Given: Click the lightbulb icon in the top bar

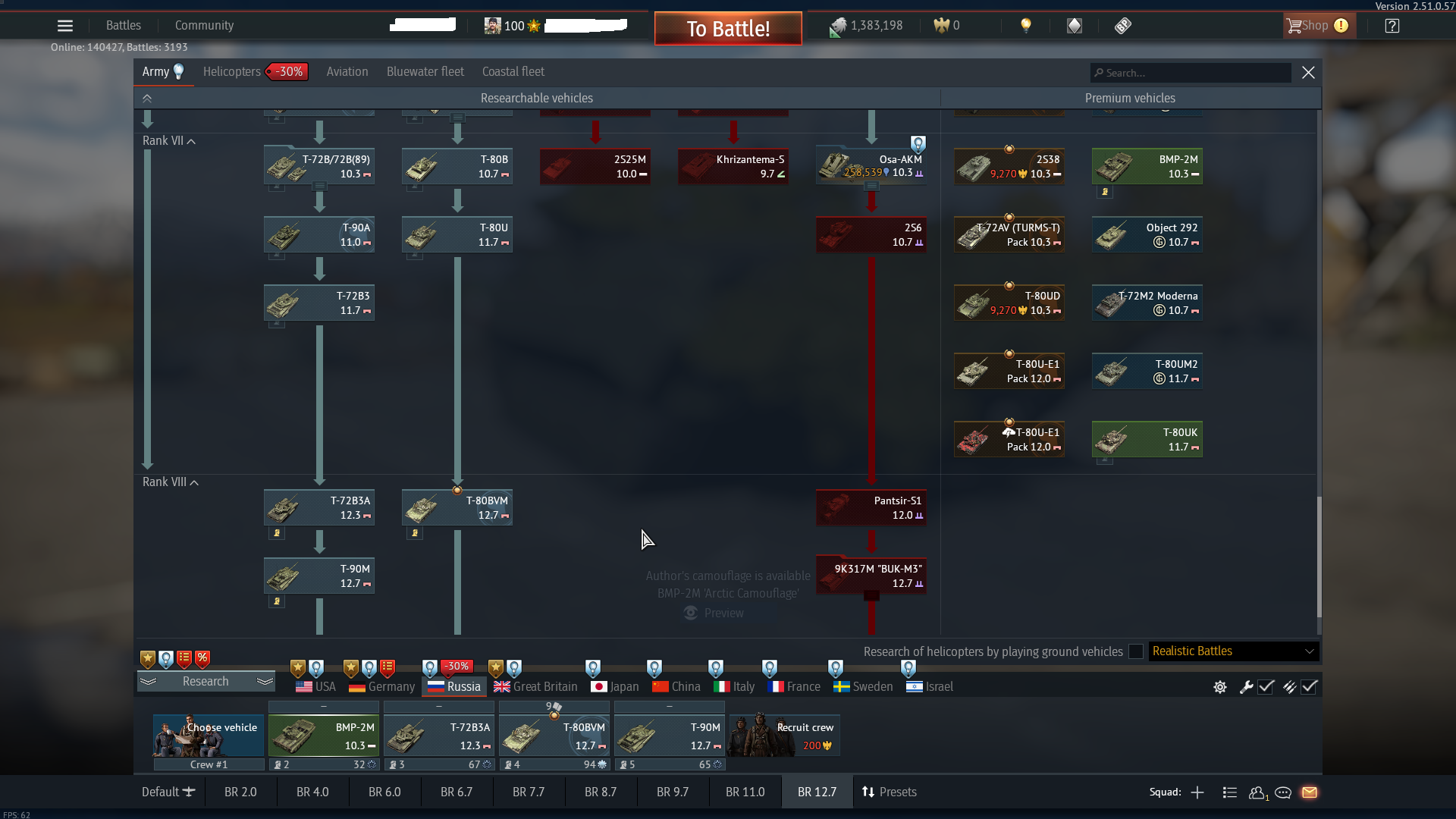Looking at the screenshot, I should pos(1027,25).
